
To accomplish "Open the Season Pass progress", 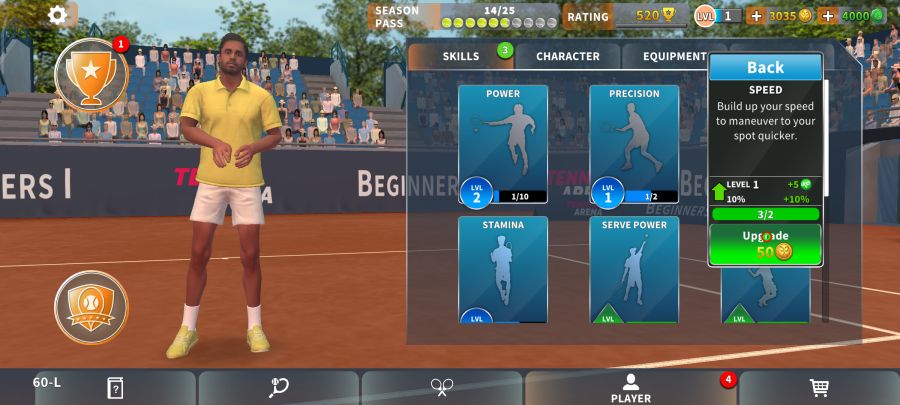I will coord(464,16).
